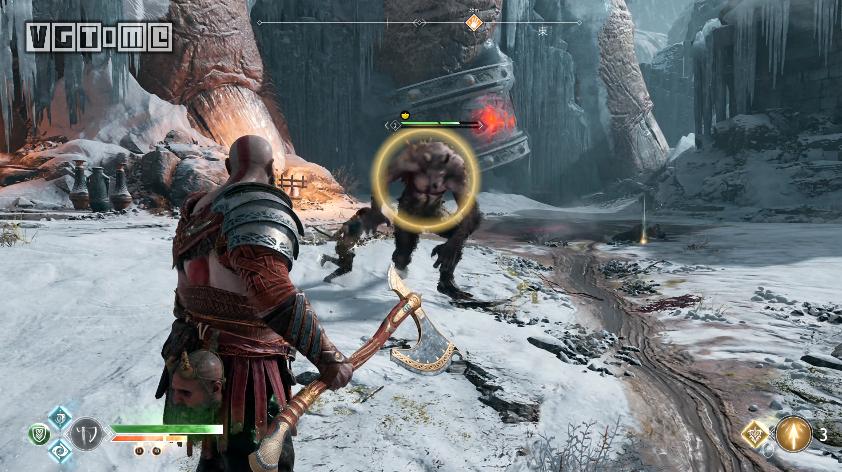Select the green shield icon
The image size is (842, 472).
click(39, 433)
